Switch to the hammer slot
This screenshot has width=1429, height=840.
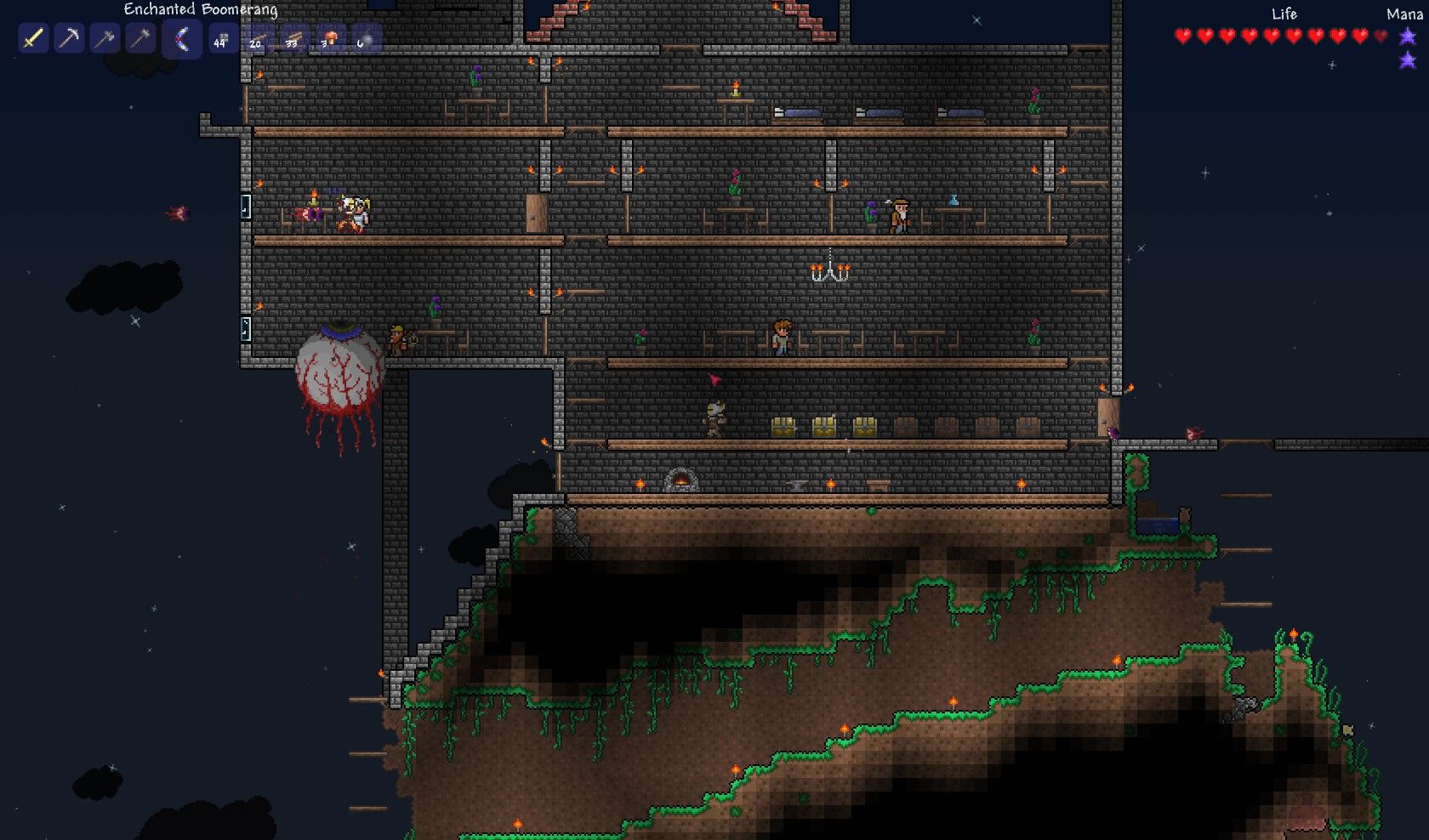coord(140,39)
